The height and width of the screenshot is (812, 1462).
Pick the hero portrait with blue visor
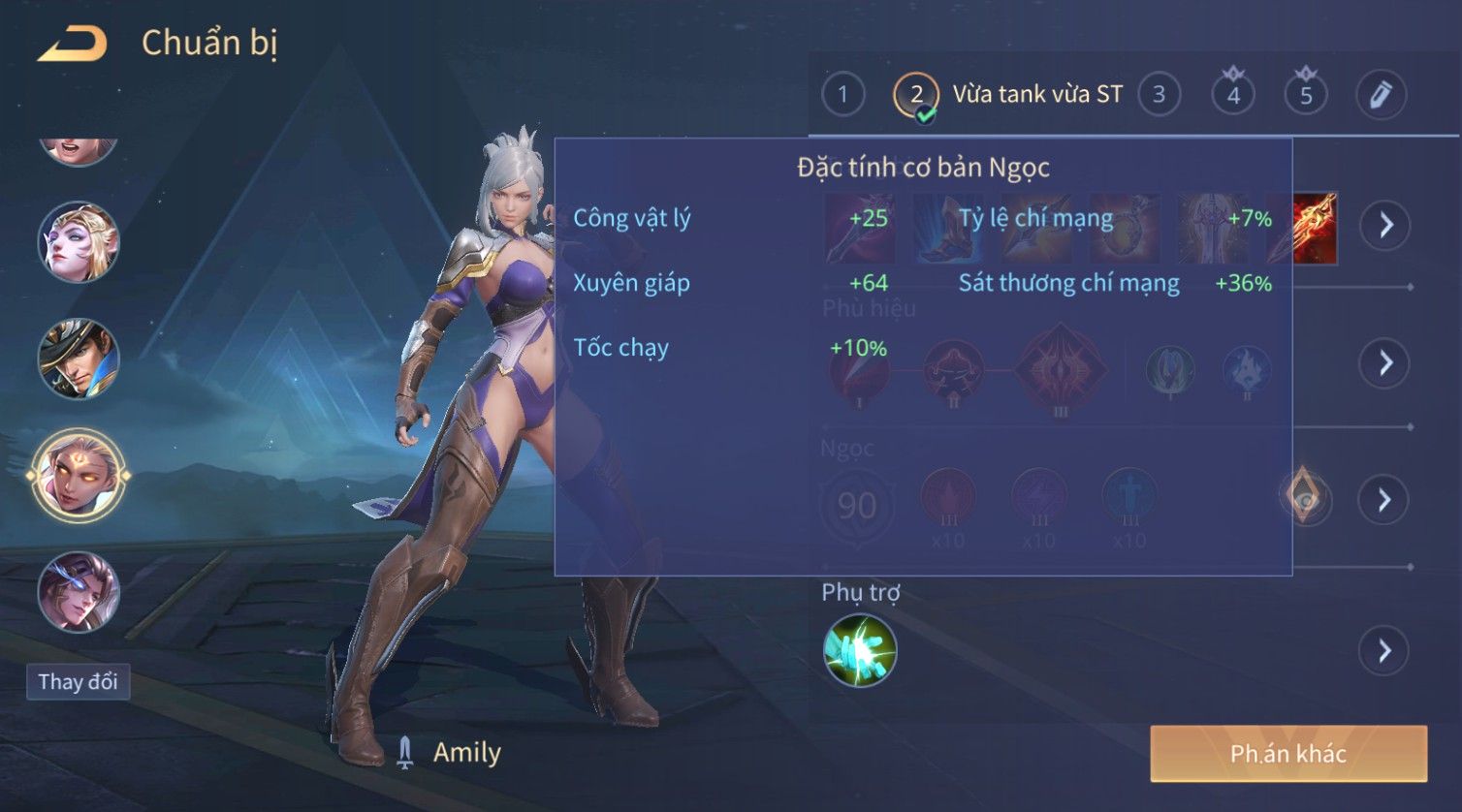click(x=79, y=591)
